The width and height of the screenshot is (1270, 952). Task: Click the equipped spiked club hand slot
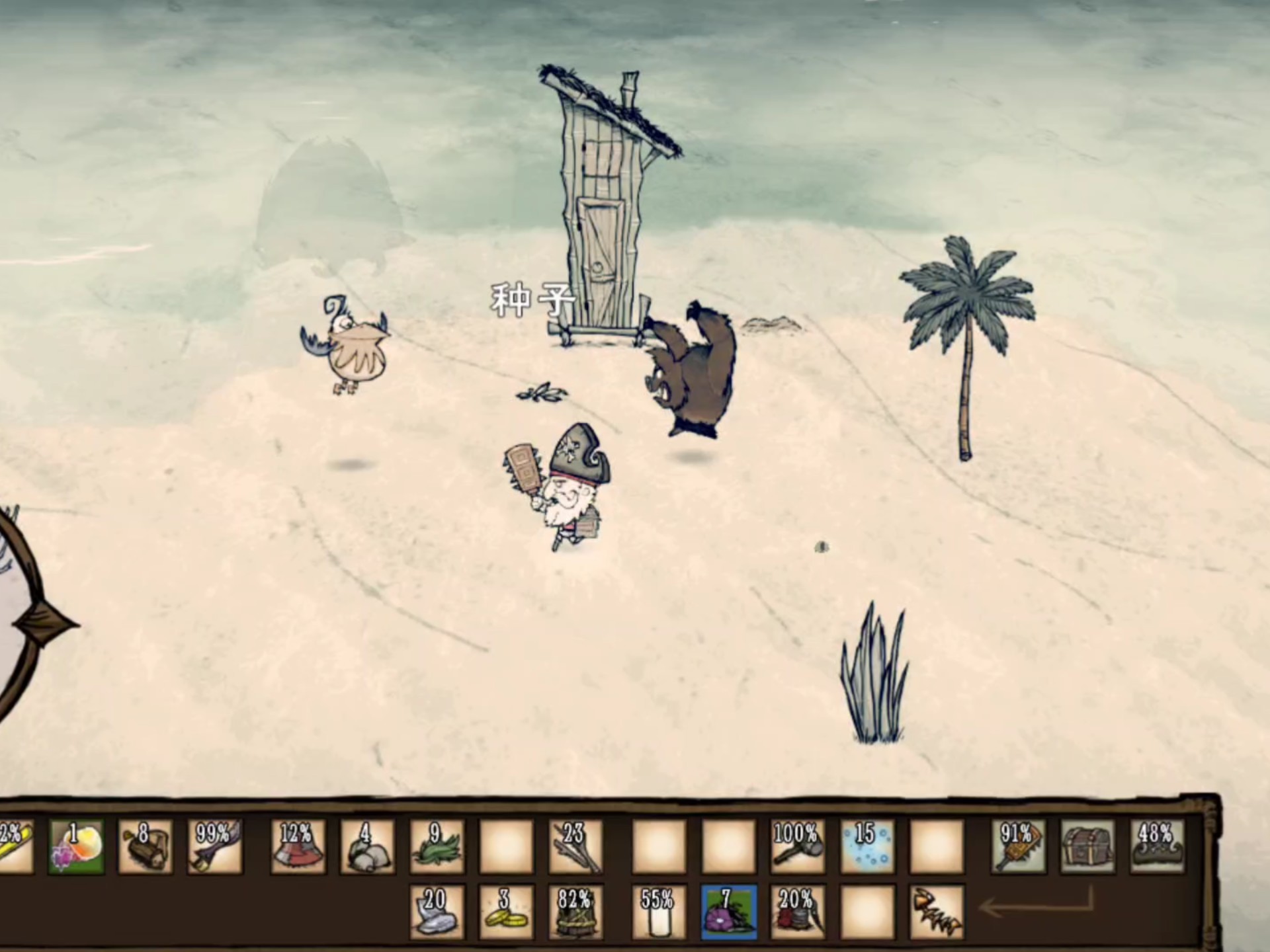[x=1019, y=847]
